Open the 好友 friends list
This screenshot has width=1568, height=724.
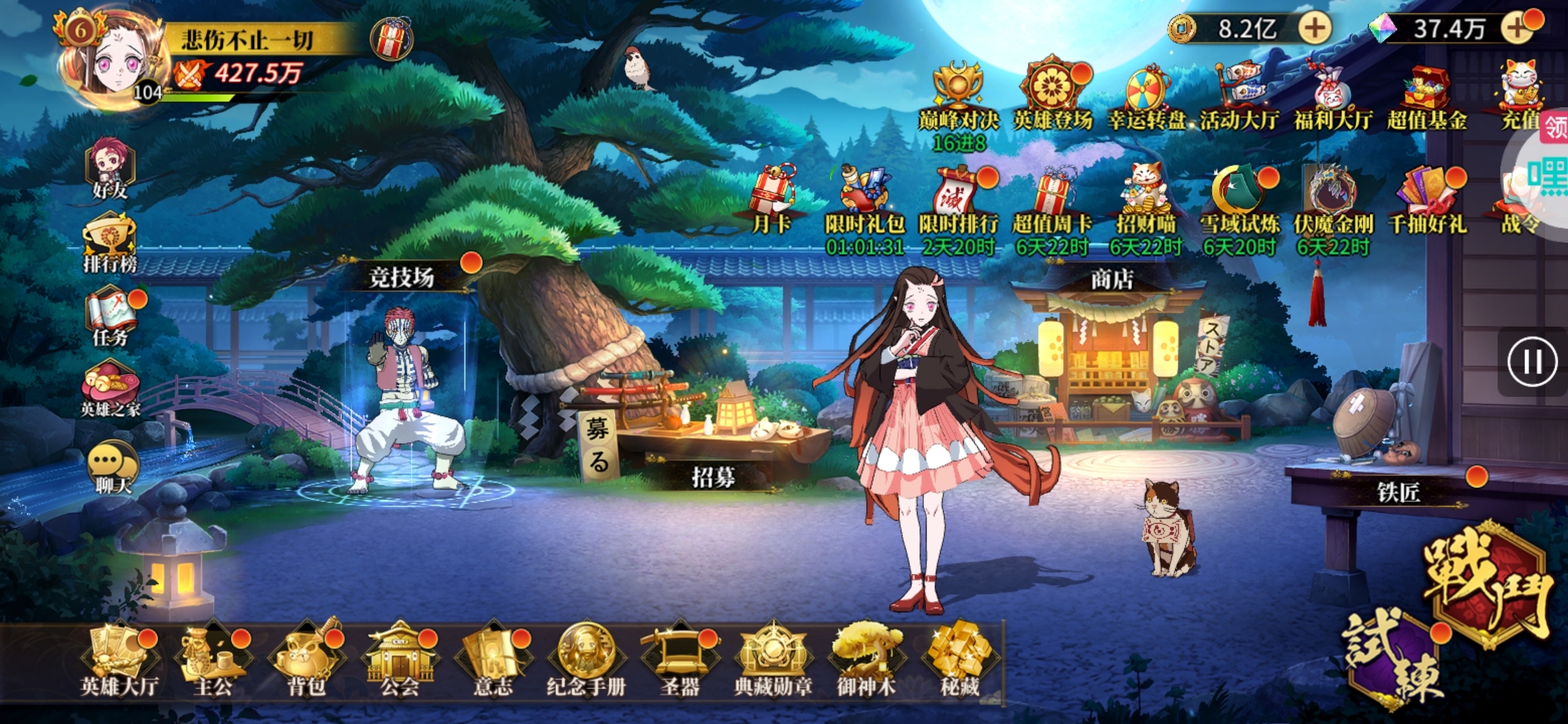tap(111, 169)
